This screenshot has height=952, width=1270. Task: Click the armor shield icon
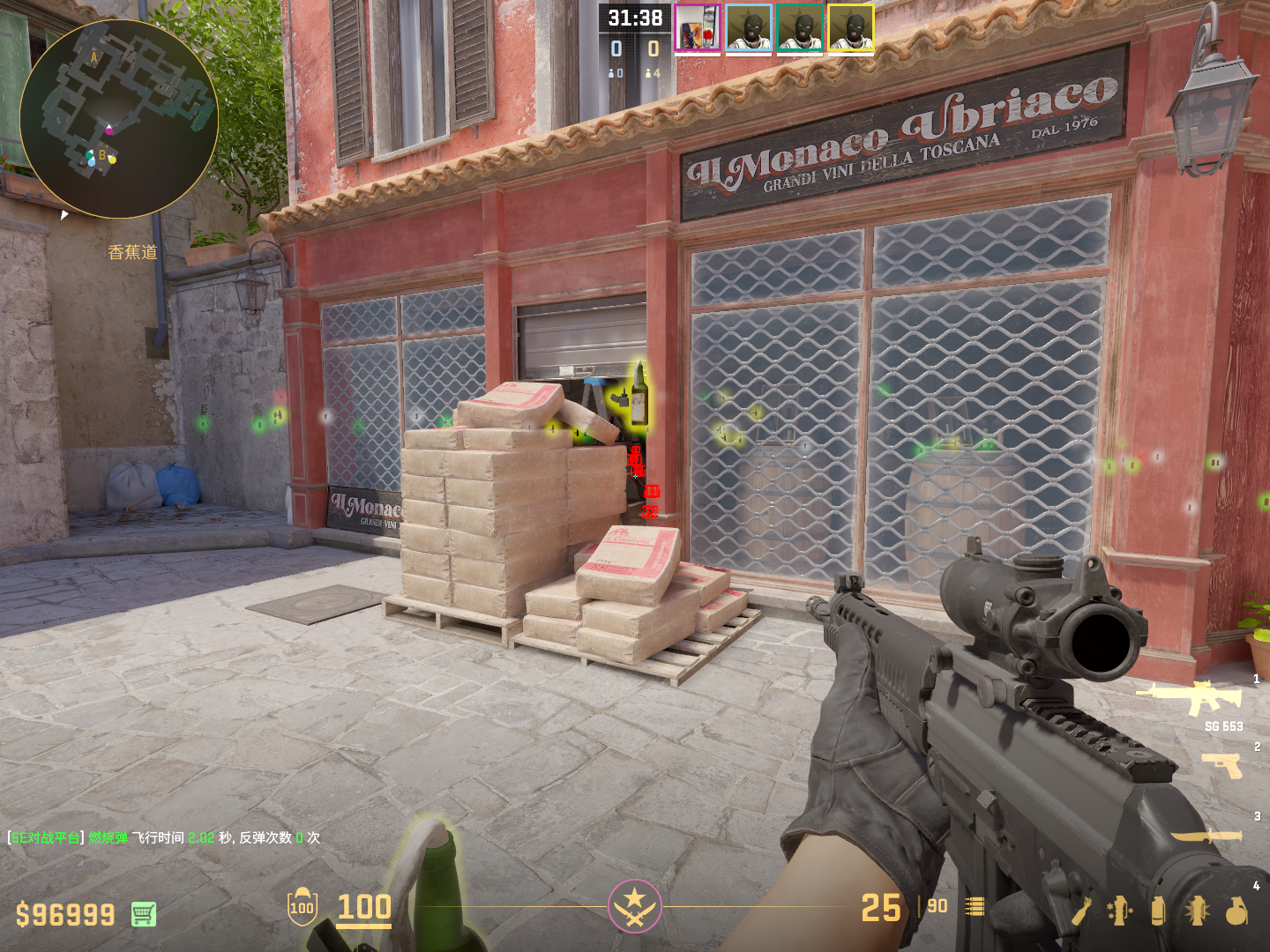[x=302, y=907]
